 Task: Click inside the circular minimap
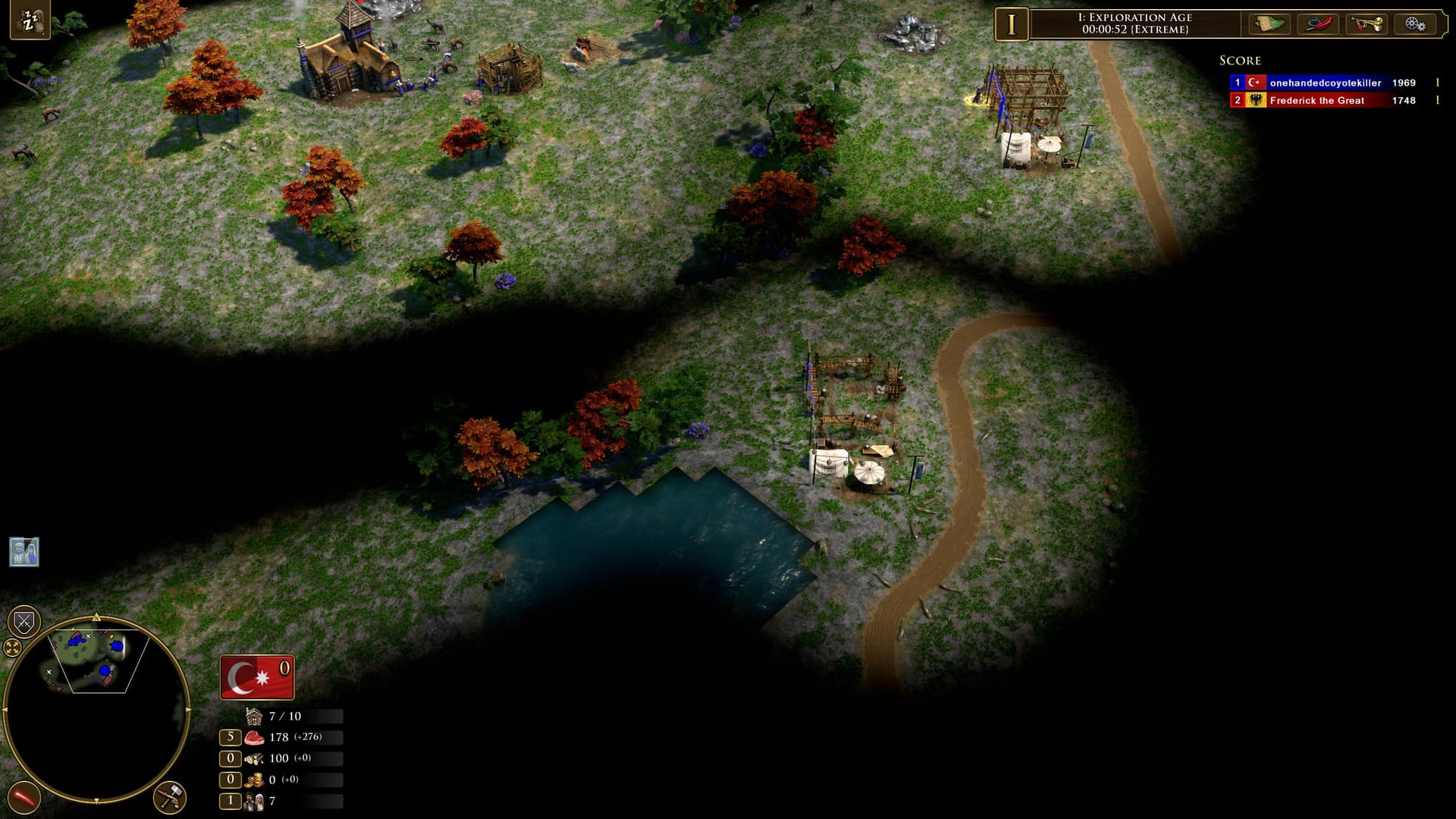pyautogui.click(x=96, y=709)
